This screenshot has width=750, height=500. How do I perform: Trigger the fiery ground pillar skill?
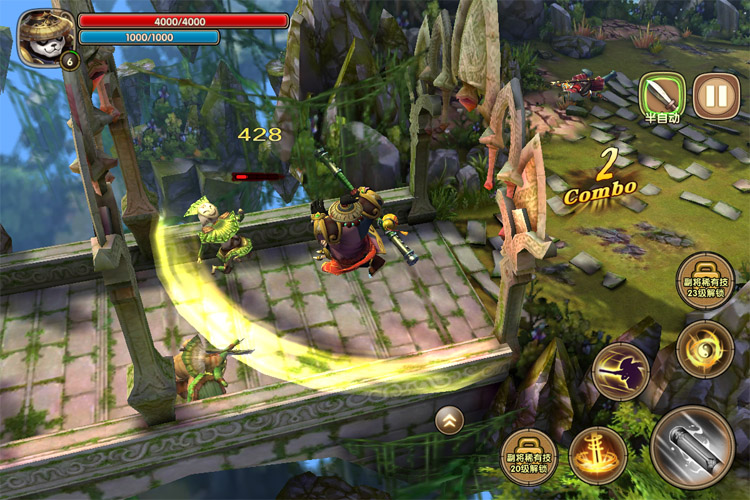(x=597, y=455)
